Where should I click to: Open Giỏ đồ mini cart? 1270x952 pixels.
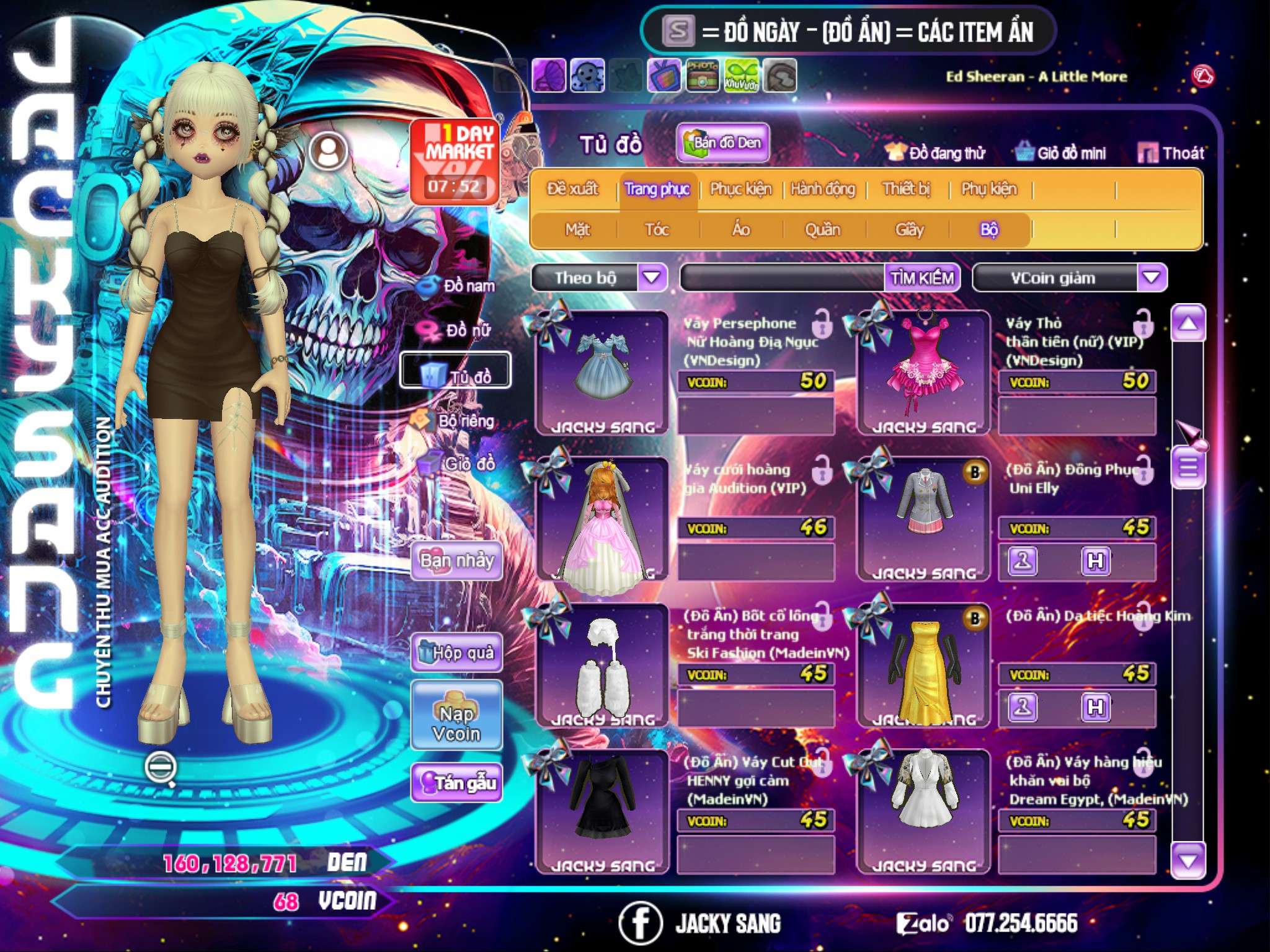(1061, 153)
